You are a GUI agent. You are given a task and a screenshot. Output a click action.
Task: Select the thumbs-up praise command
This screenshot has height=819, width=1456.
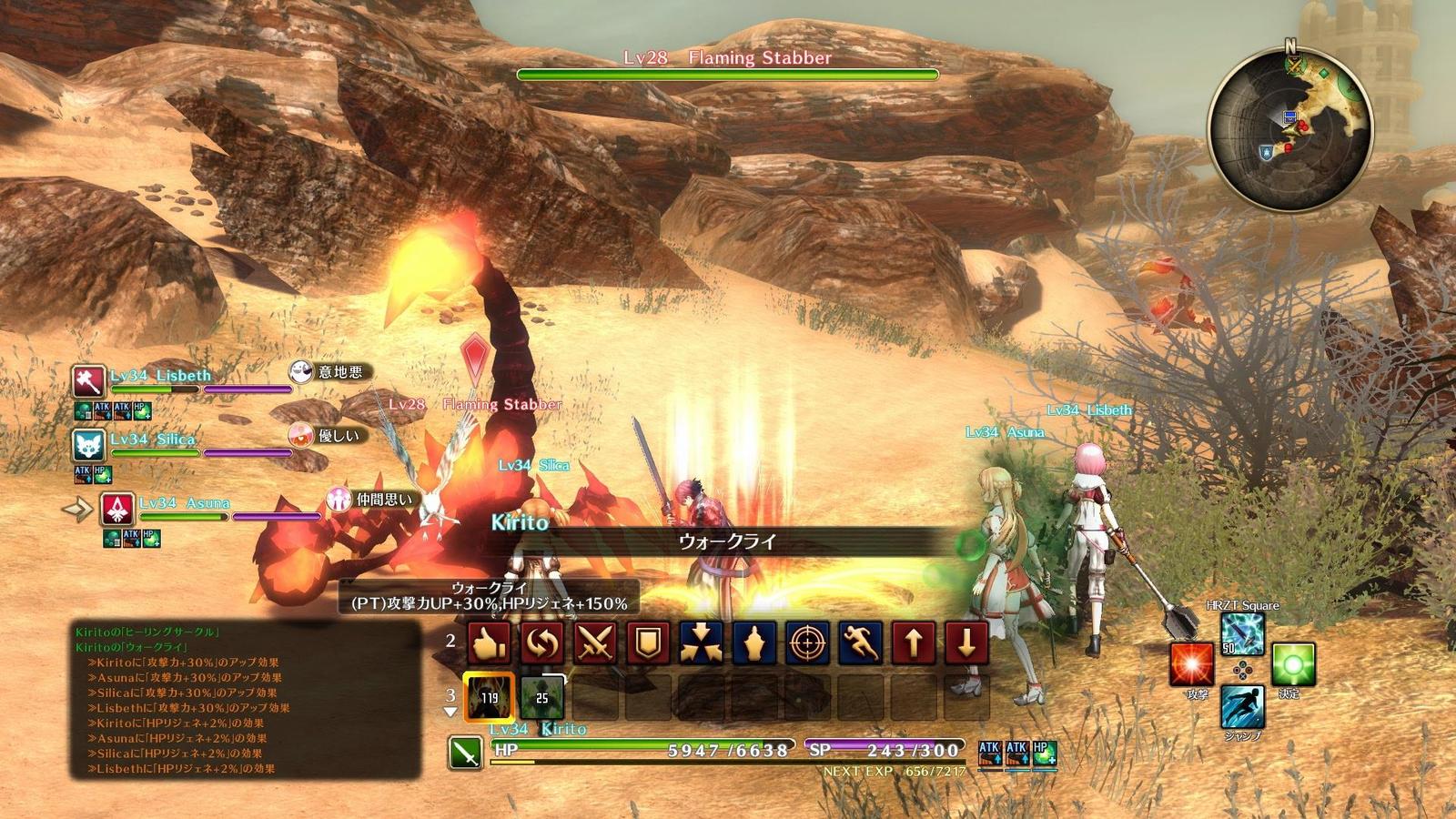point(489,643)
